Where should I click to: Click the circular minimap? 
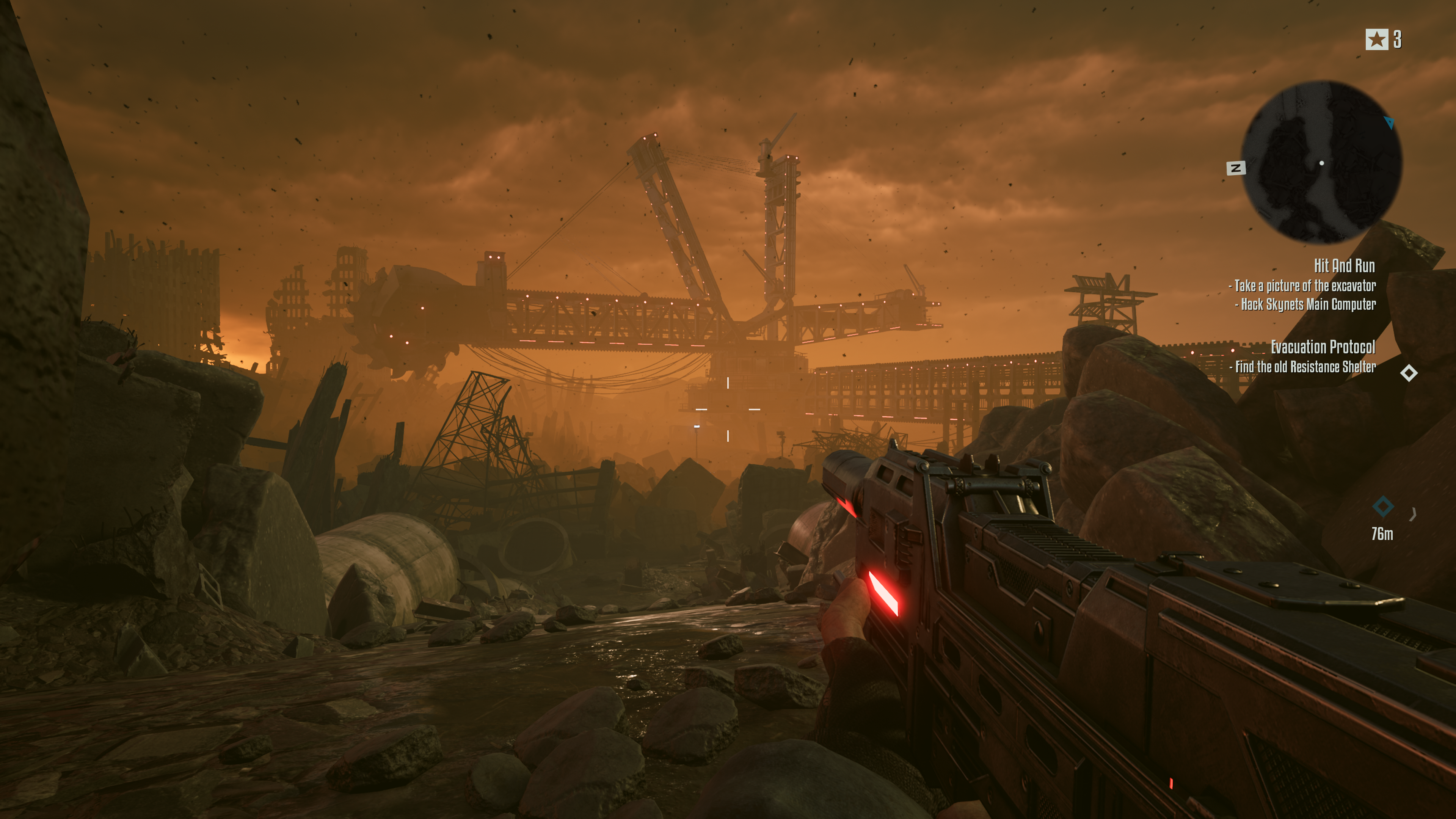point(1321,162)
